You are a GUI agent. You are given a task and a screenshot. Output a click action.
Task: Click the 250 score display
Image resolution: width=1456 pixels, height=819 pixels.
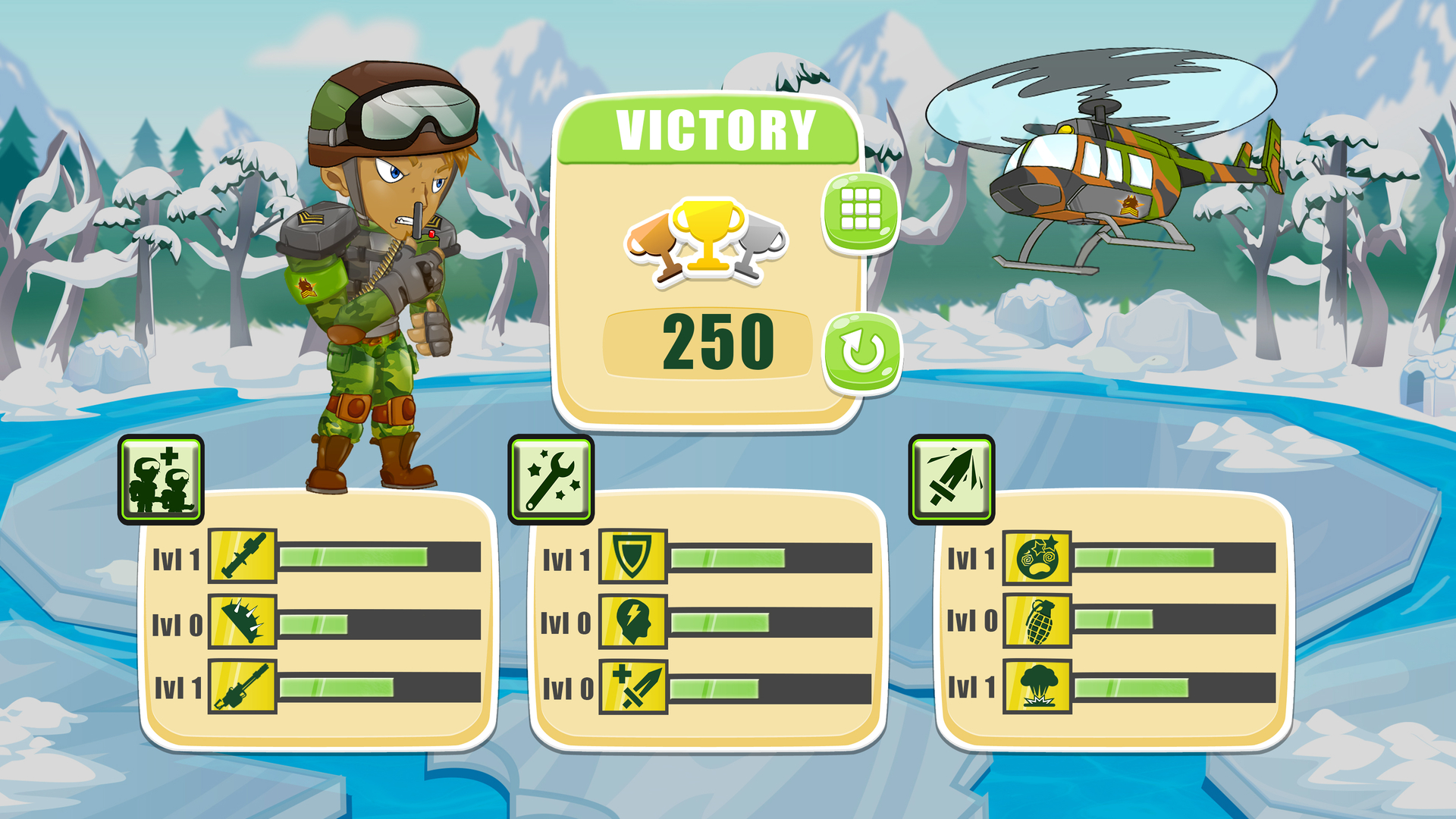tap(717, 343)
